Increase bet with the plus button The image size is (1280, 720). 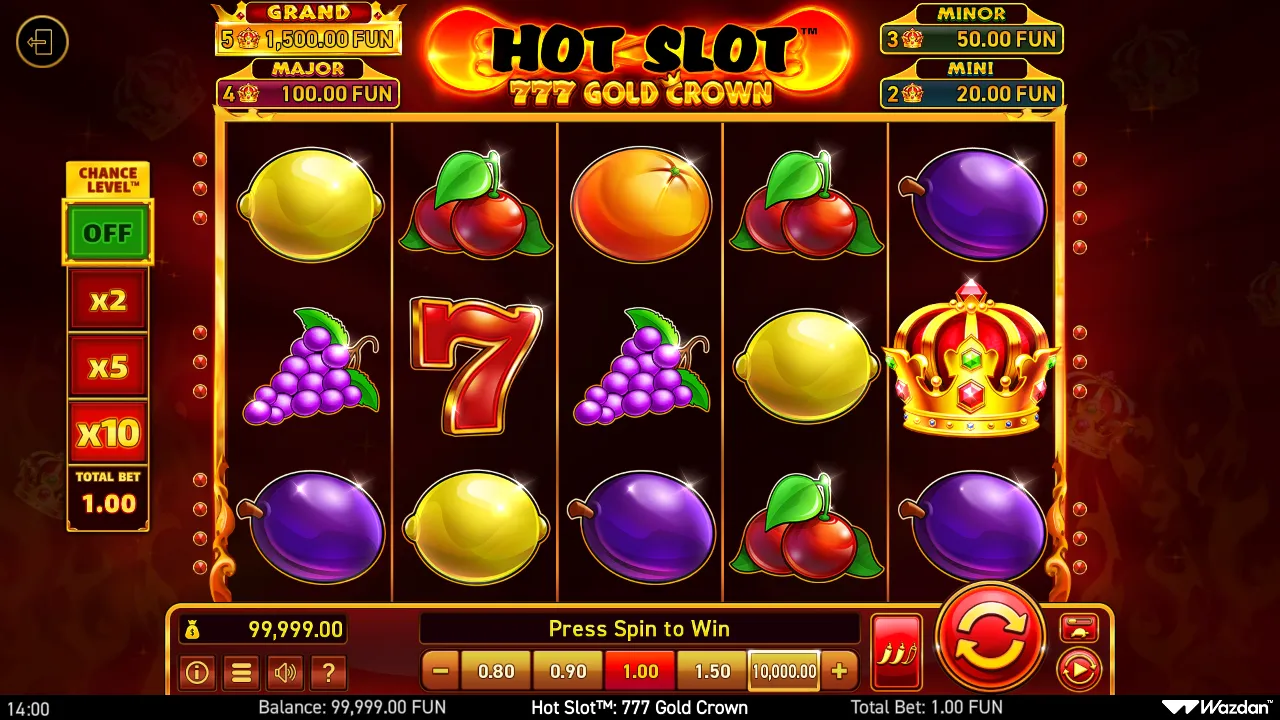coord(839,671)
